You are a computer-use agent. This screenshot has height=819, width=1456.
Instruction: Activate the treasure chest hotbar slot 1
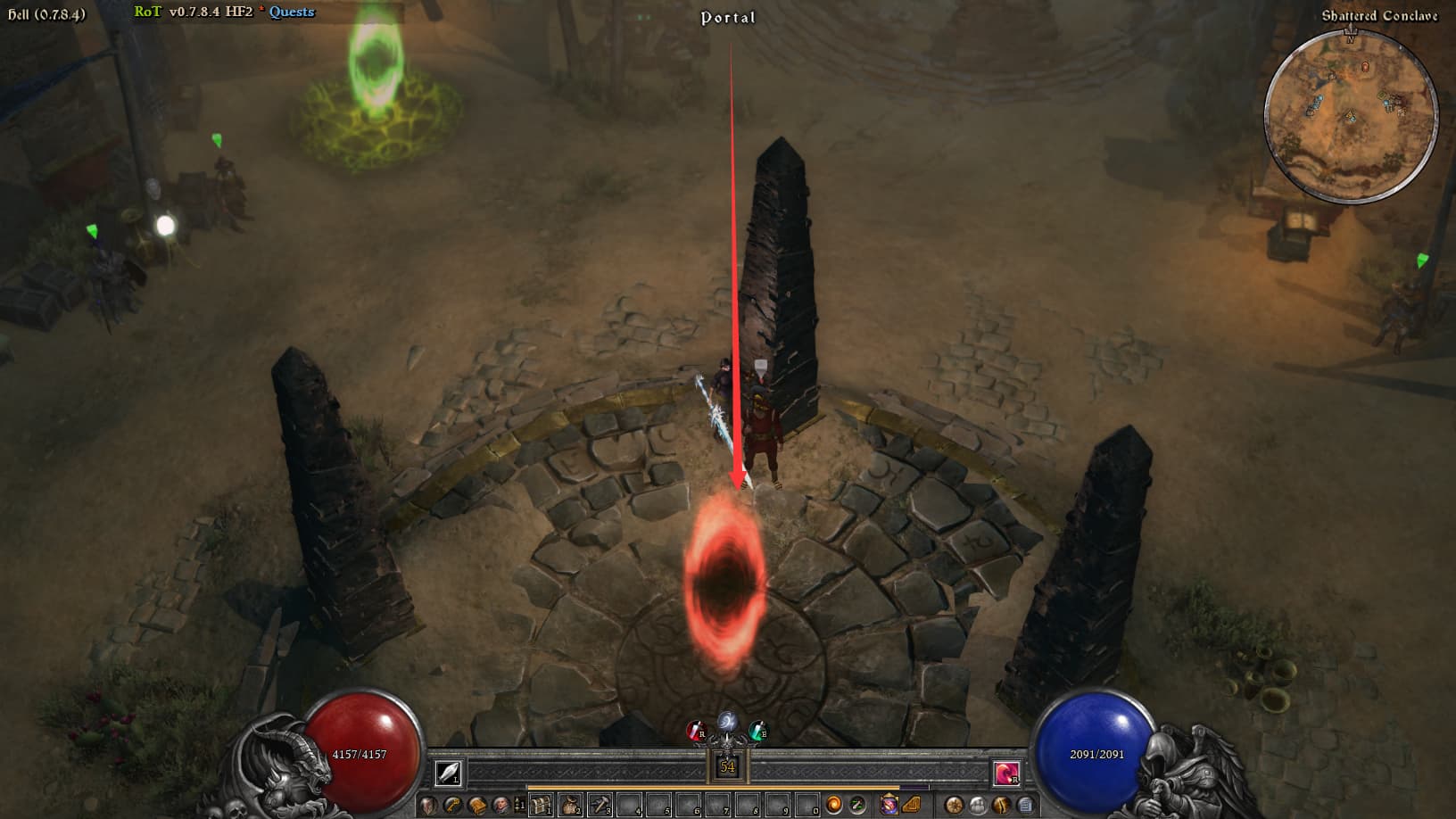[541, 806]
